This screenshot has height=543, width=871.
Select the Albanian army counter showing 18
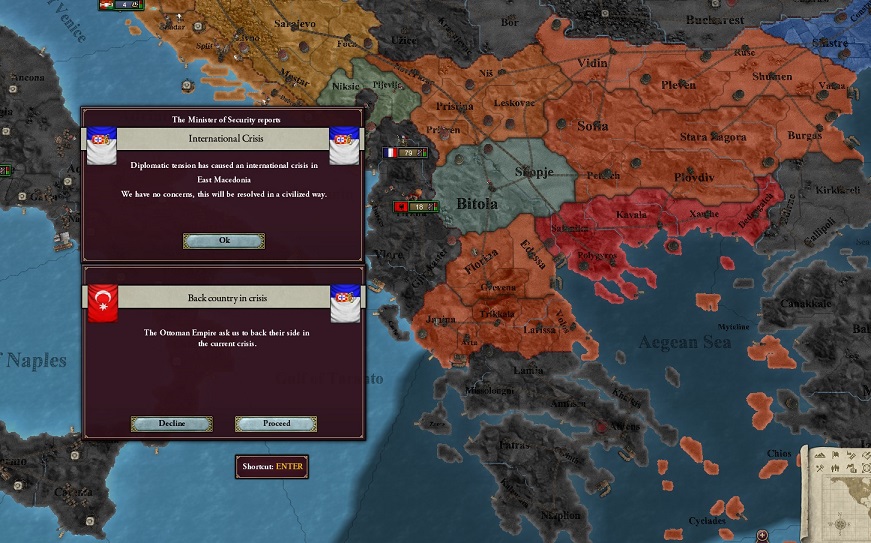pyautogui.click(x=414, y=206)
